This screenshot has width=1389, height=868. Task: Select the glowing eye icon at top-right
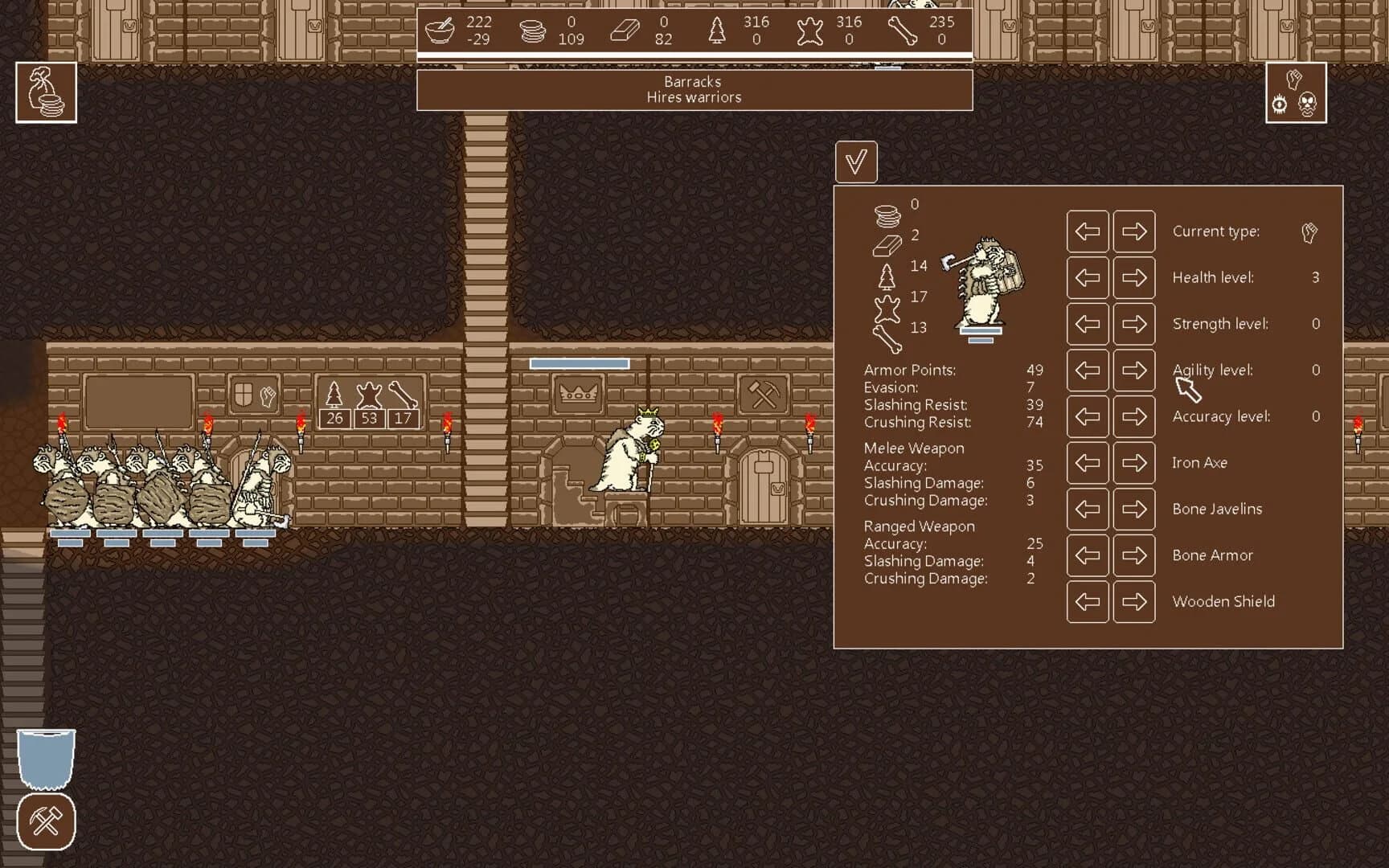[x=1278, y=104]
